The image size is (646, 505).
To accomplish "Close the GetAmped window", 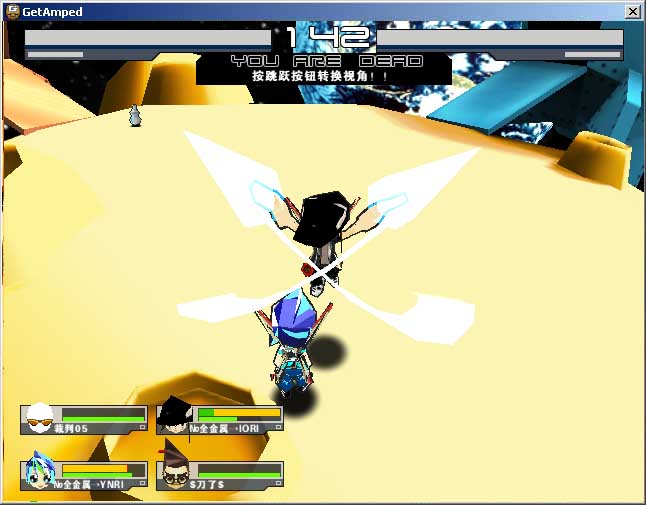I will click(x=632, y=11).
